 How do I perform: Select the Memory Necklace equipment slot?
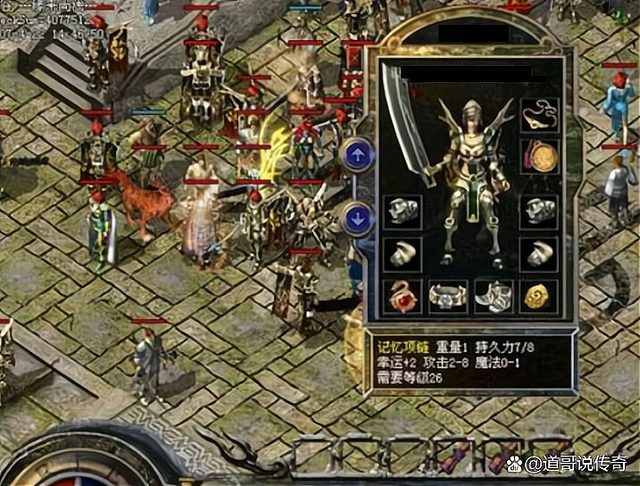[x=539, y=113]
